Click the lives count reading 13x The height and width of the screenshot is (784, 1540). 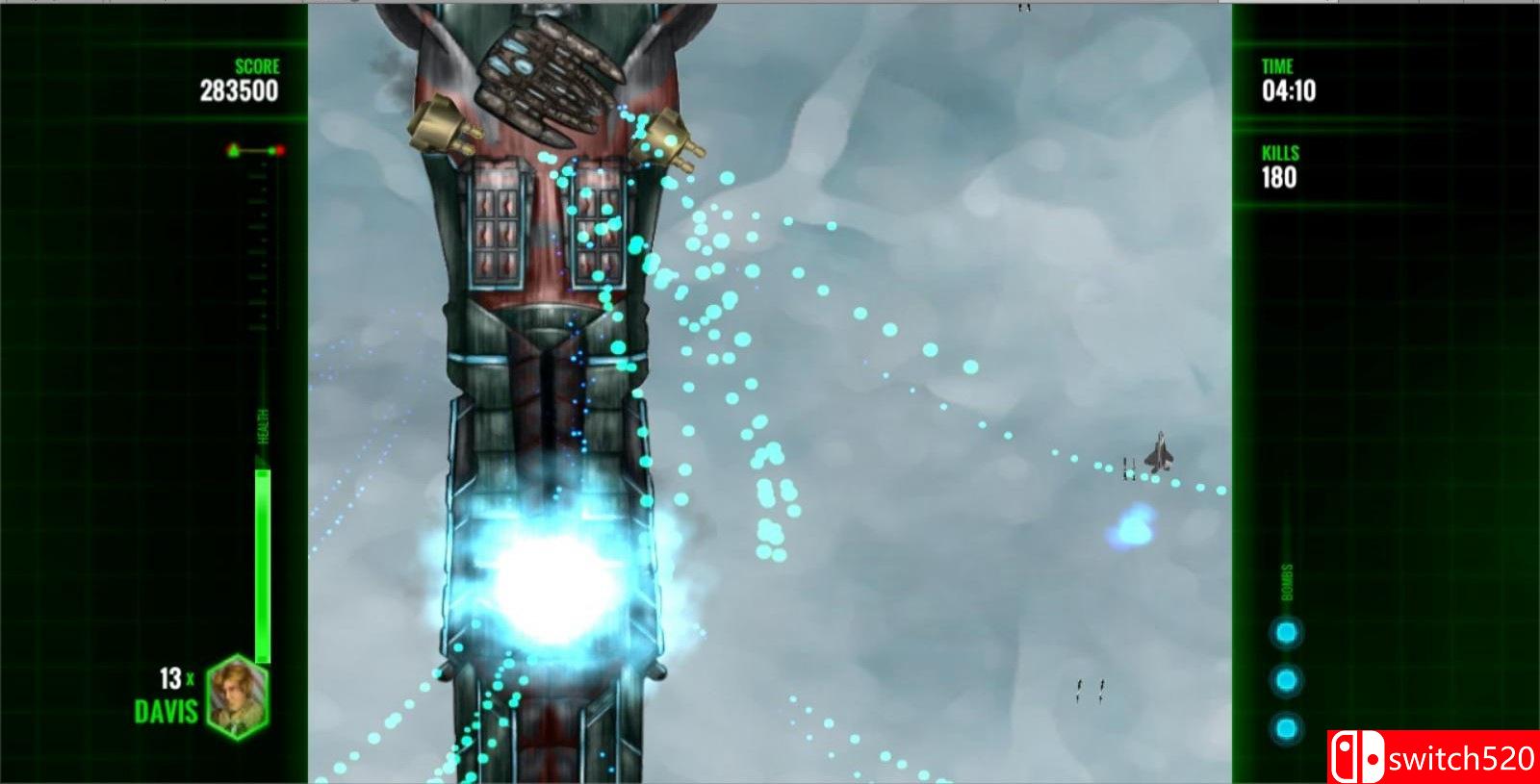pyautogui.click(x=177, y=679)
